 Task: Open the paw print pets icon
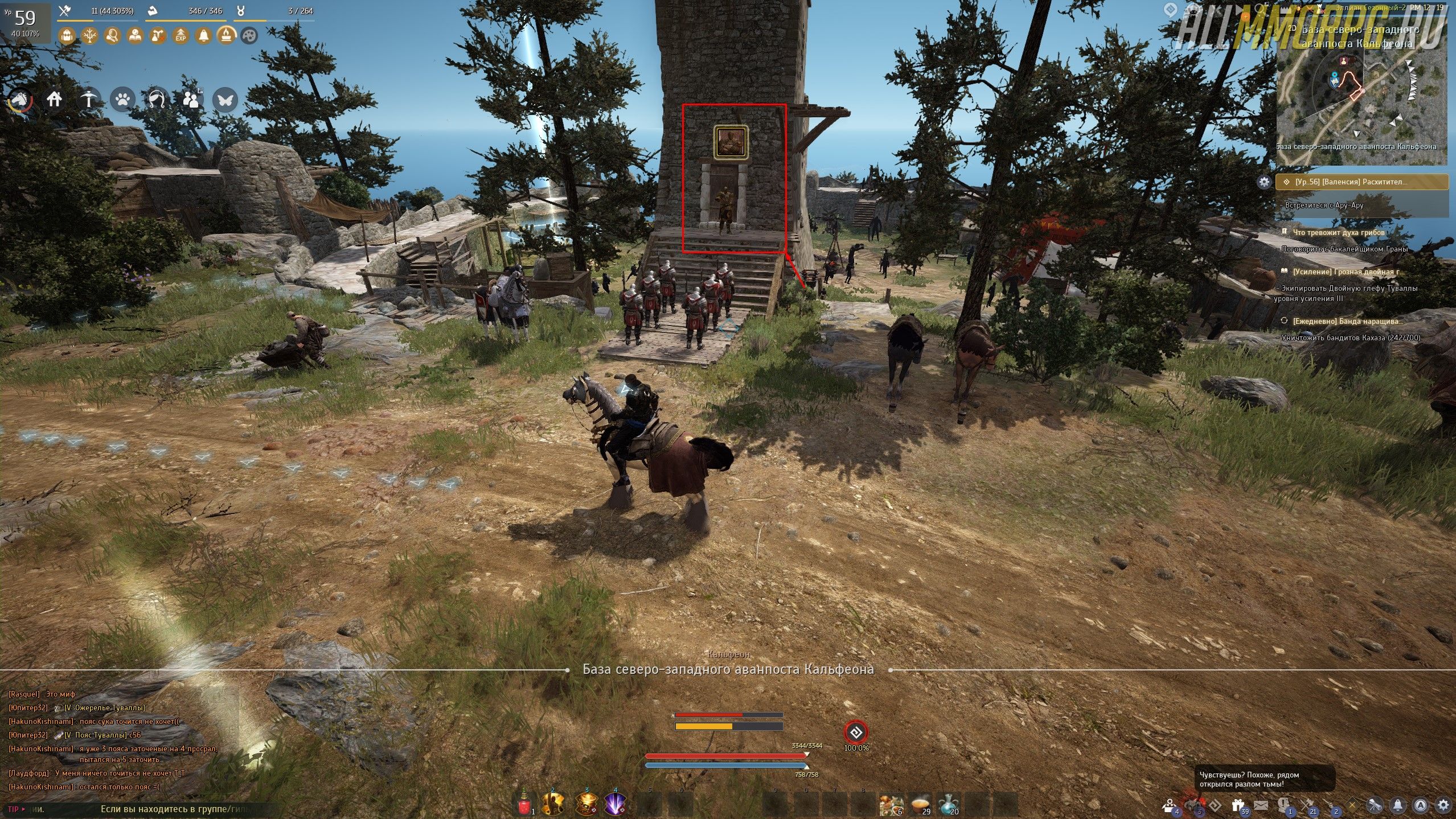[x=122, y=100]
